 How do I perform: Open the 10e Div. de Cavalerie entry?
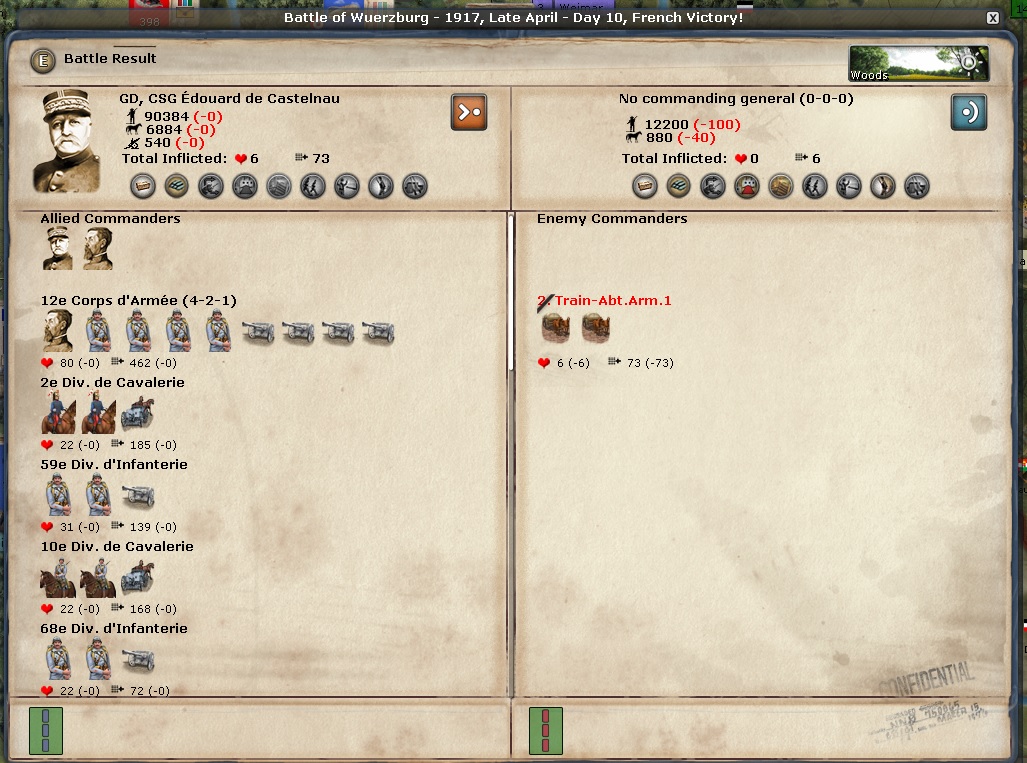(x=117, y=547)
